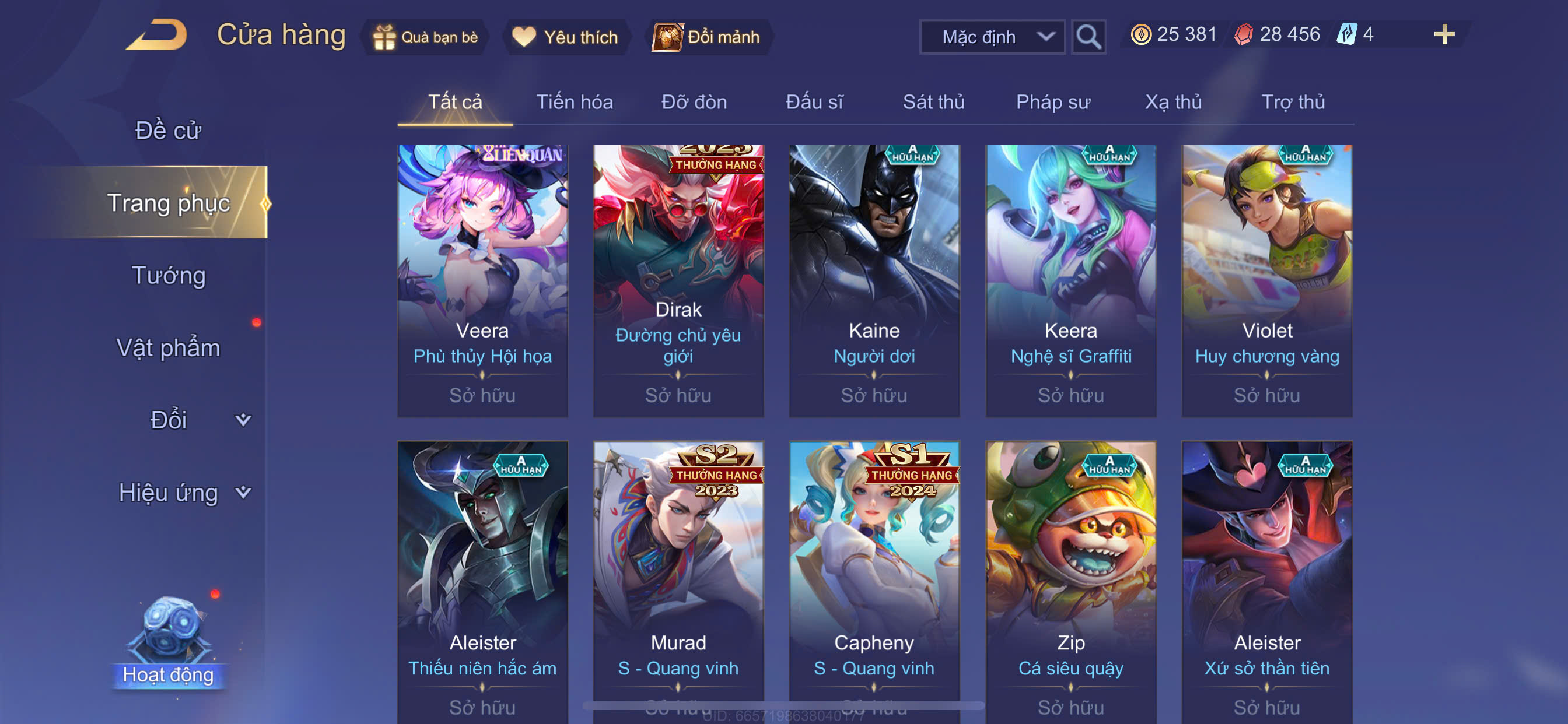Add currency with the plus button
1568x724 pixels.
(1443, 34)
